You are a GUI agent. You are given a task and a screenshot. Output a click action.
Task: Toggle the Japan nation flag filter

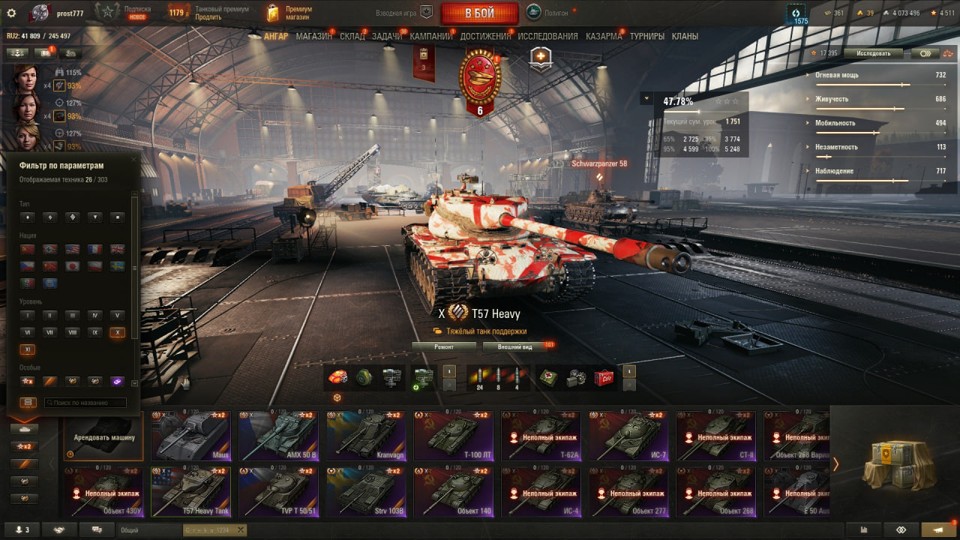72,267
